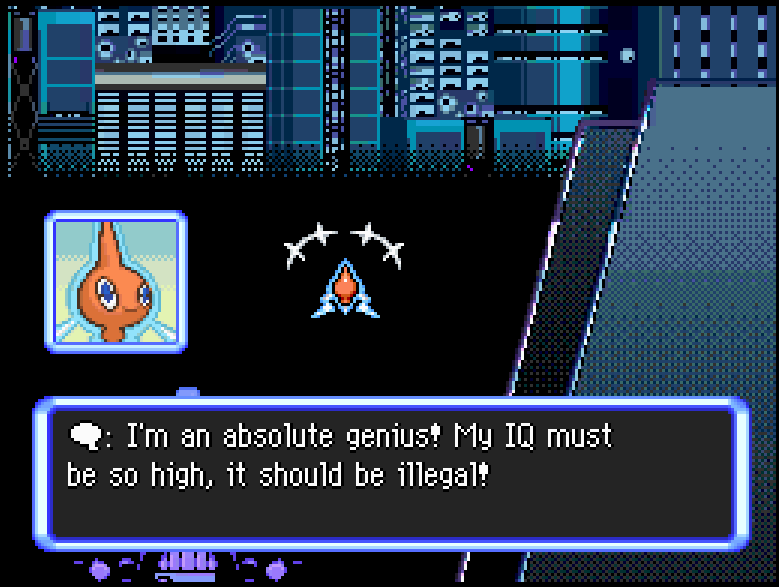This screenshot has height=587, width=779.
Task: Click the Rotom speaker portrait
Action: point(115,281)
